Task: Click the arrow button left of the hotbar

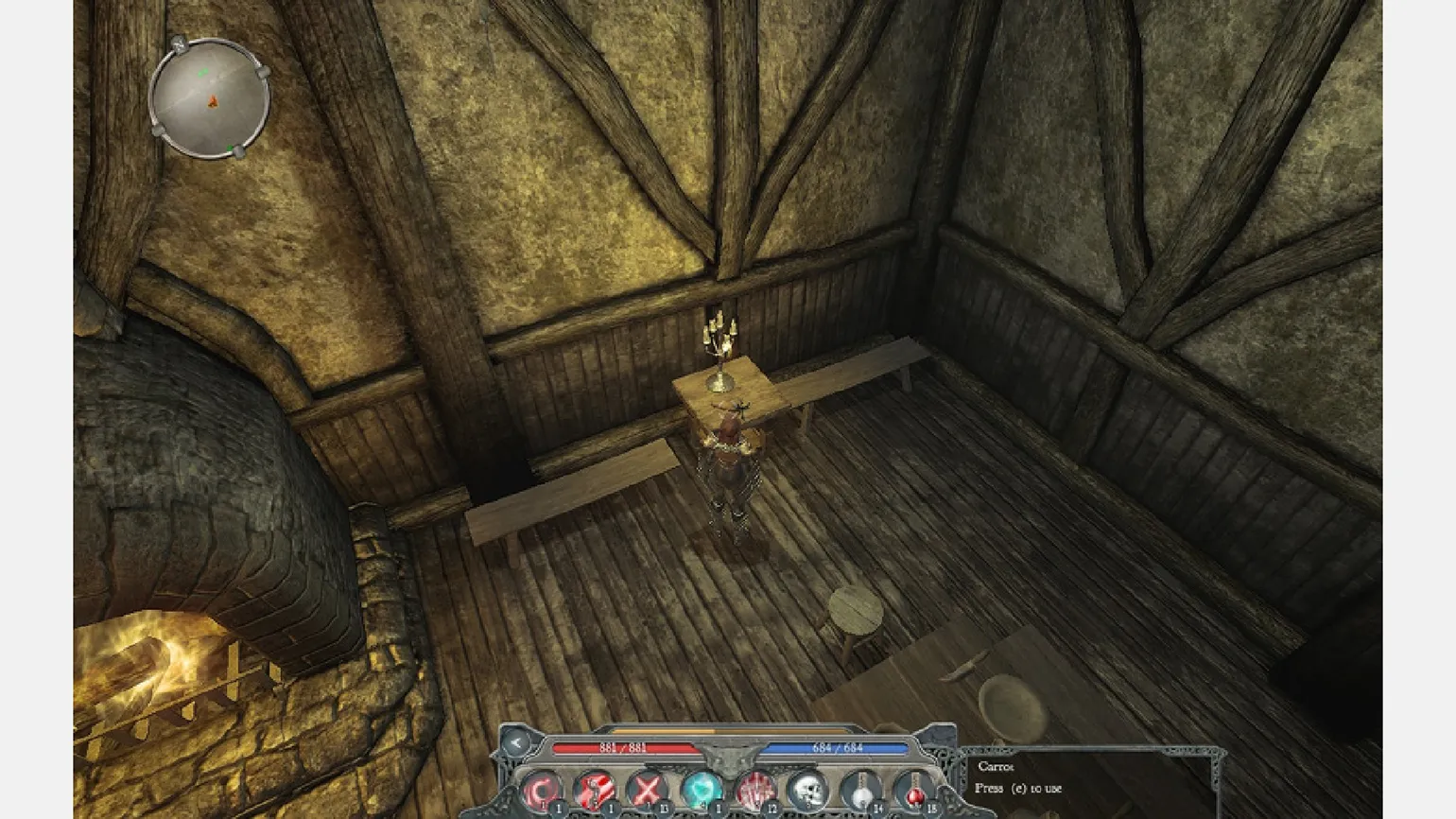Action: (515, 743)
